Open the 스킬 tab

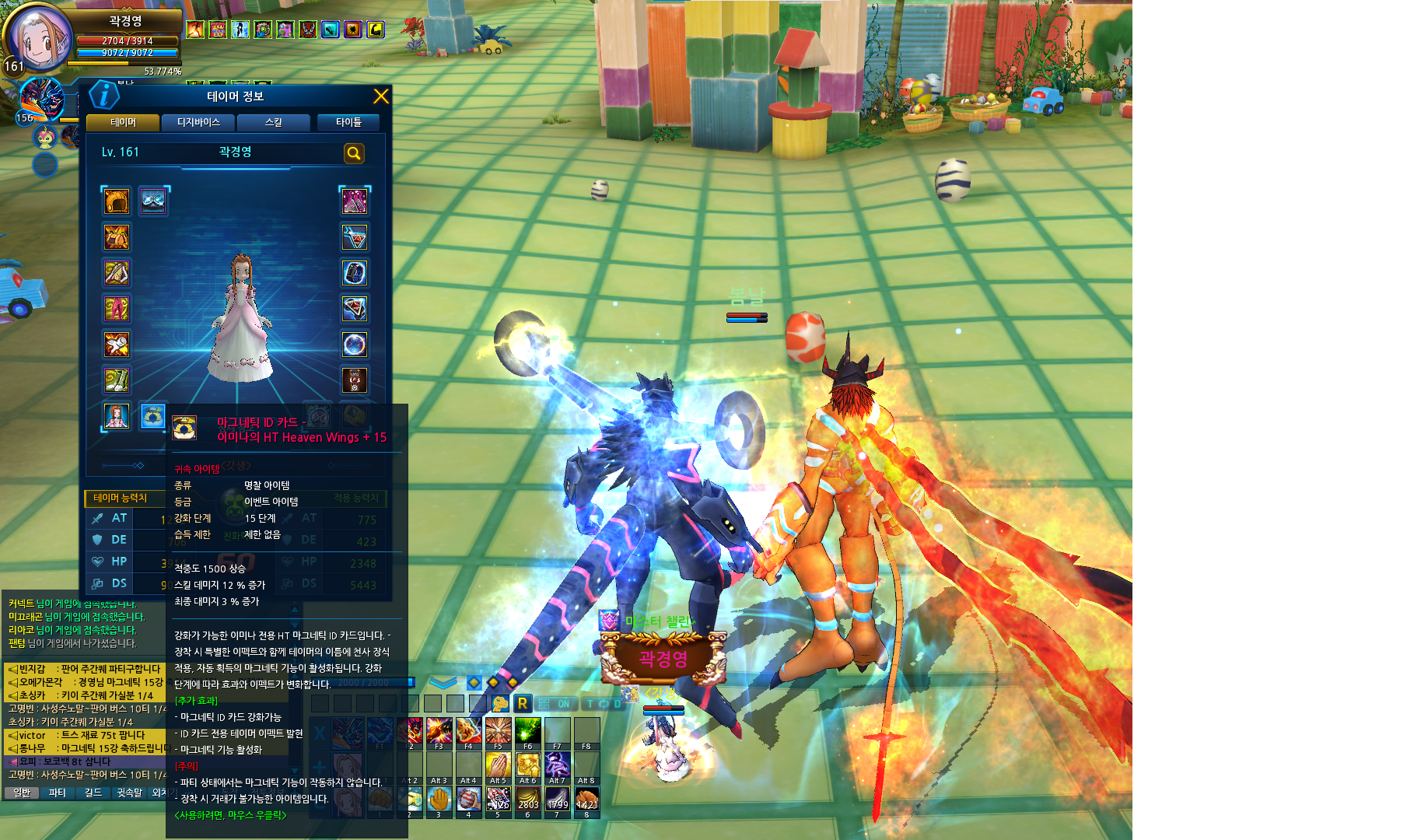274,123
